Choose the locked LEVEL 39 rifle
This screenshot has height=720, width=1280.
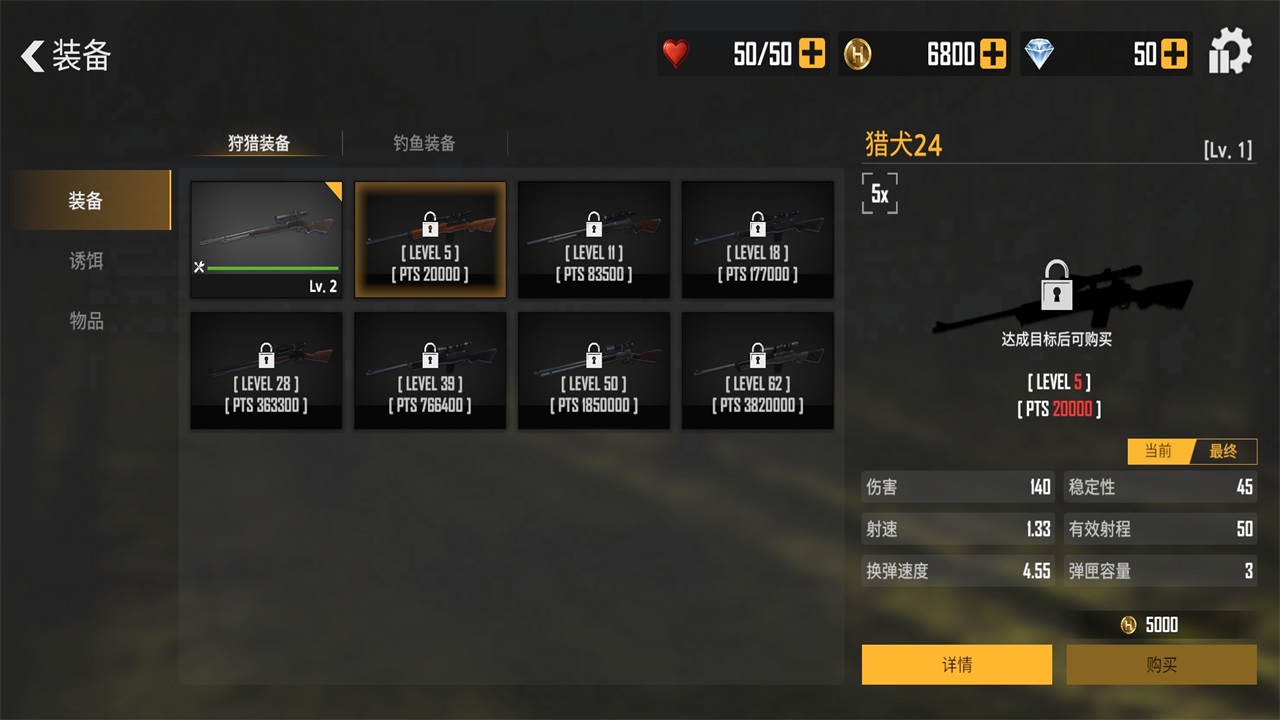point(431,371)
